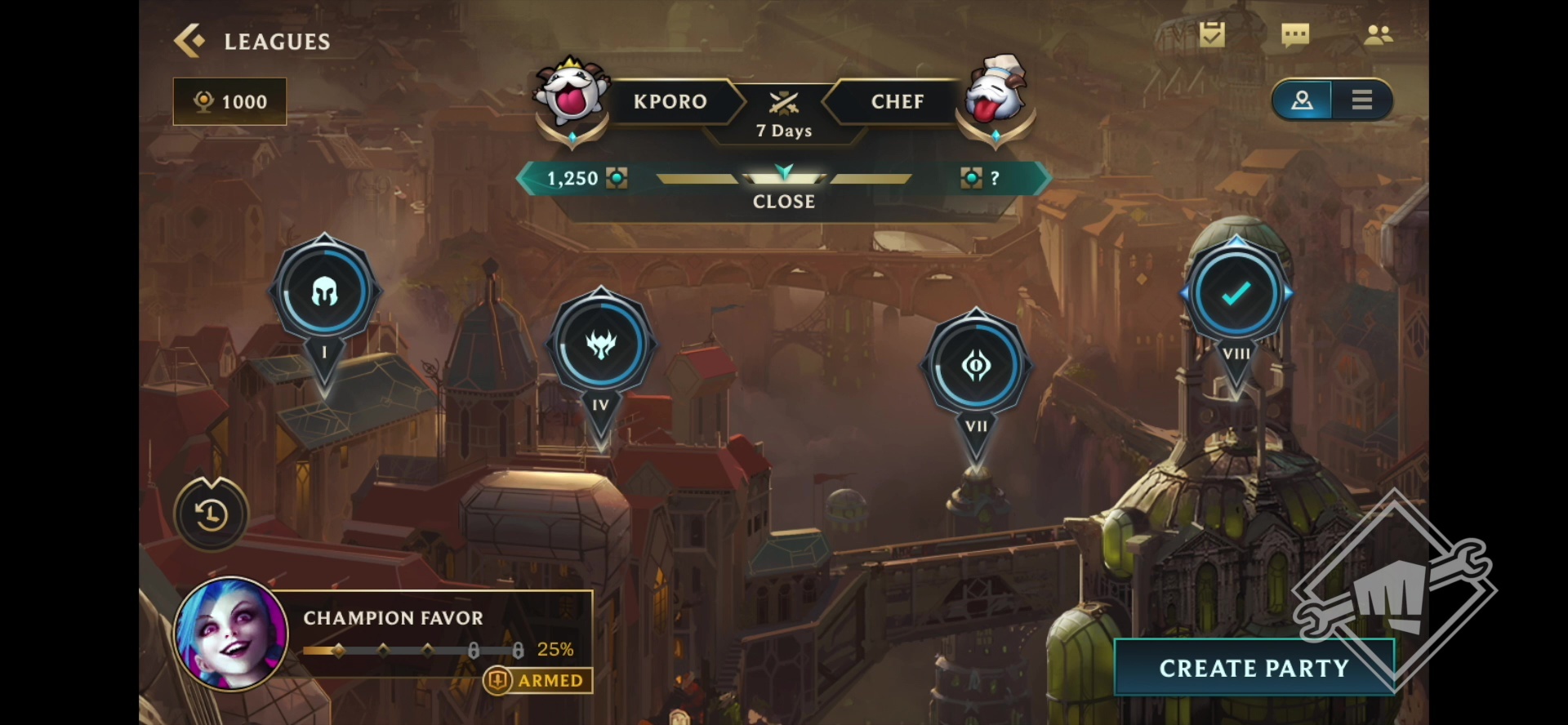Viewport: 1568px width, 725px height.
Task: Create a party
Action: (1254, 668)
